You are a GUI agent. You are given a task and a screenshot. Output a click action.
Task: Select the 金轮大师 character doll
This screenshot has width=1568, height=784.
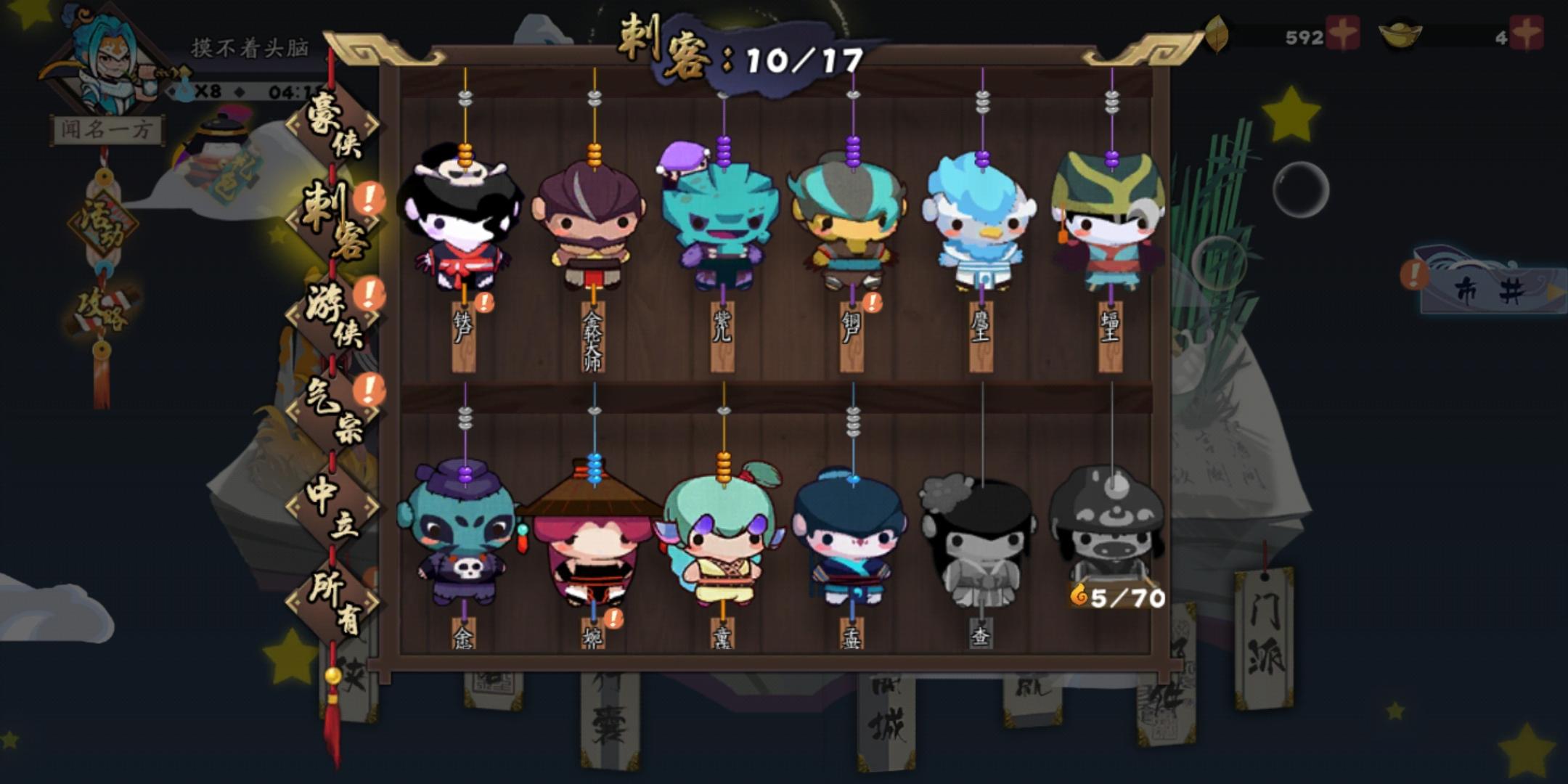click(592, 225)
